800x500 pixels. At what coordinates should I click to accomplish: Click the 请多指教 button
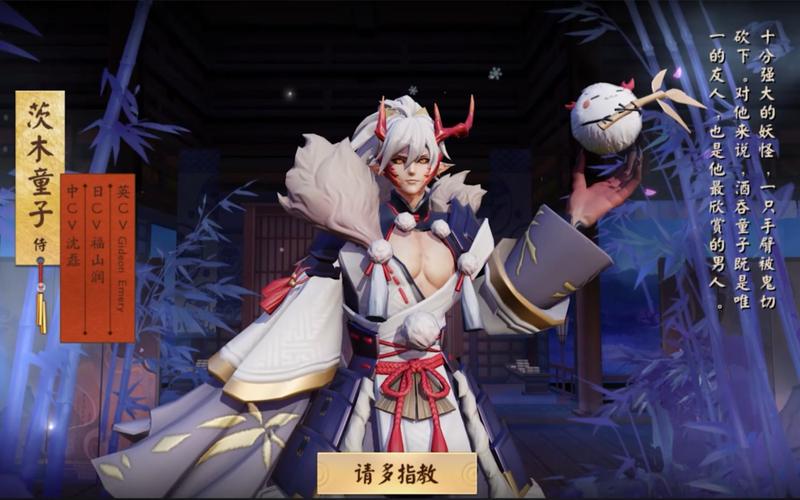pyautogui.click(x=397, y=473)
